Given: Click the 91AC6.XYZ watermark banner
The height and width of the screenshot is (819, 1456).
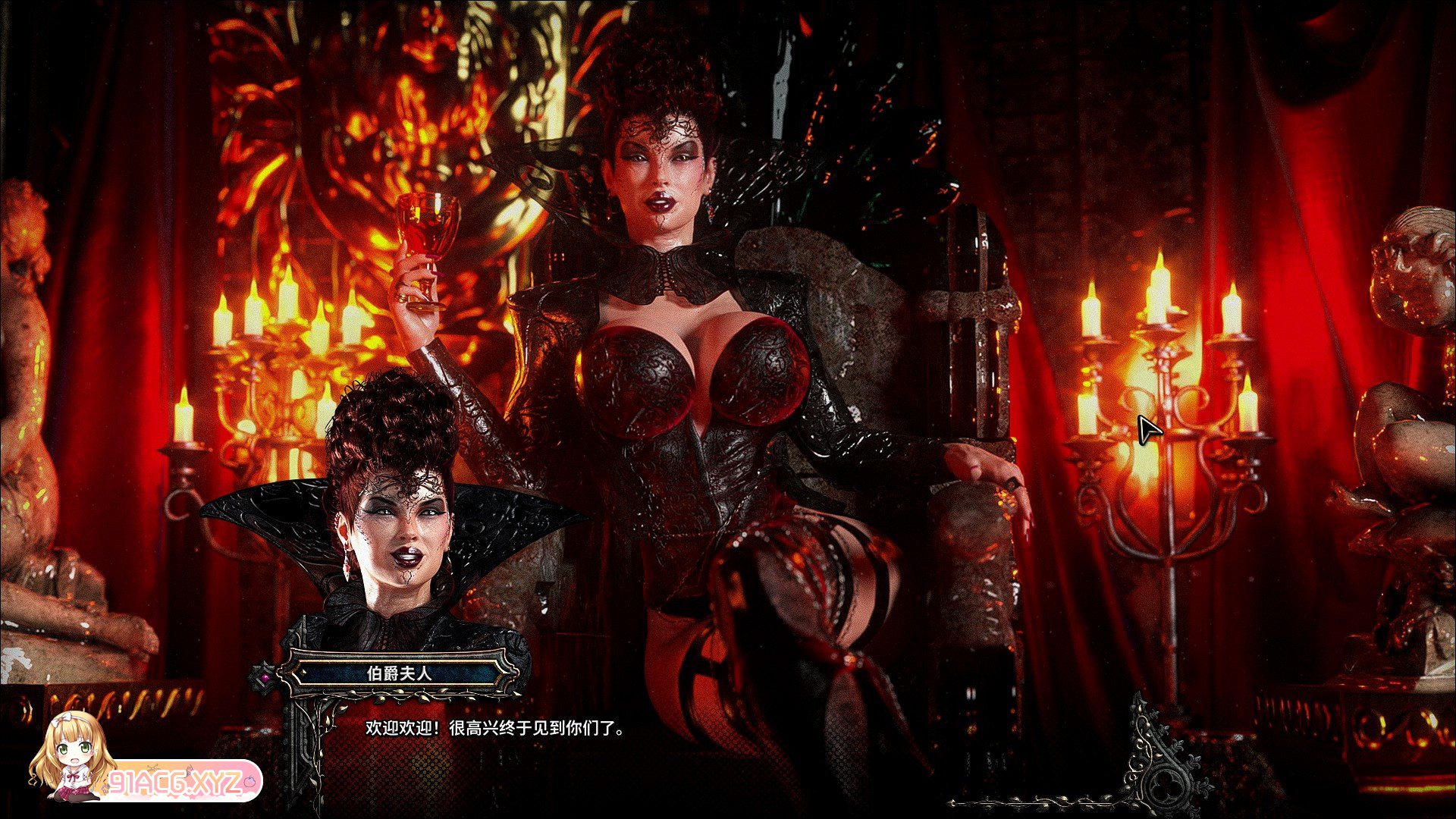Looking at the screenshot, I should 183,782.
